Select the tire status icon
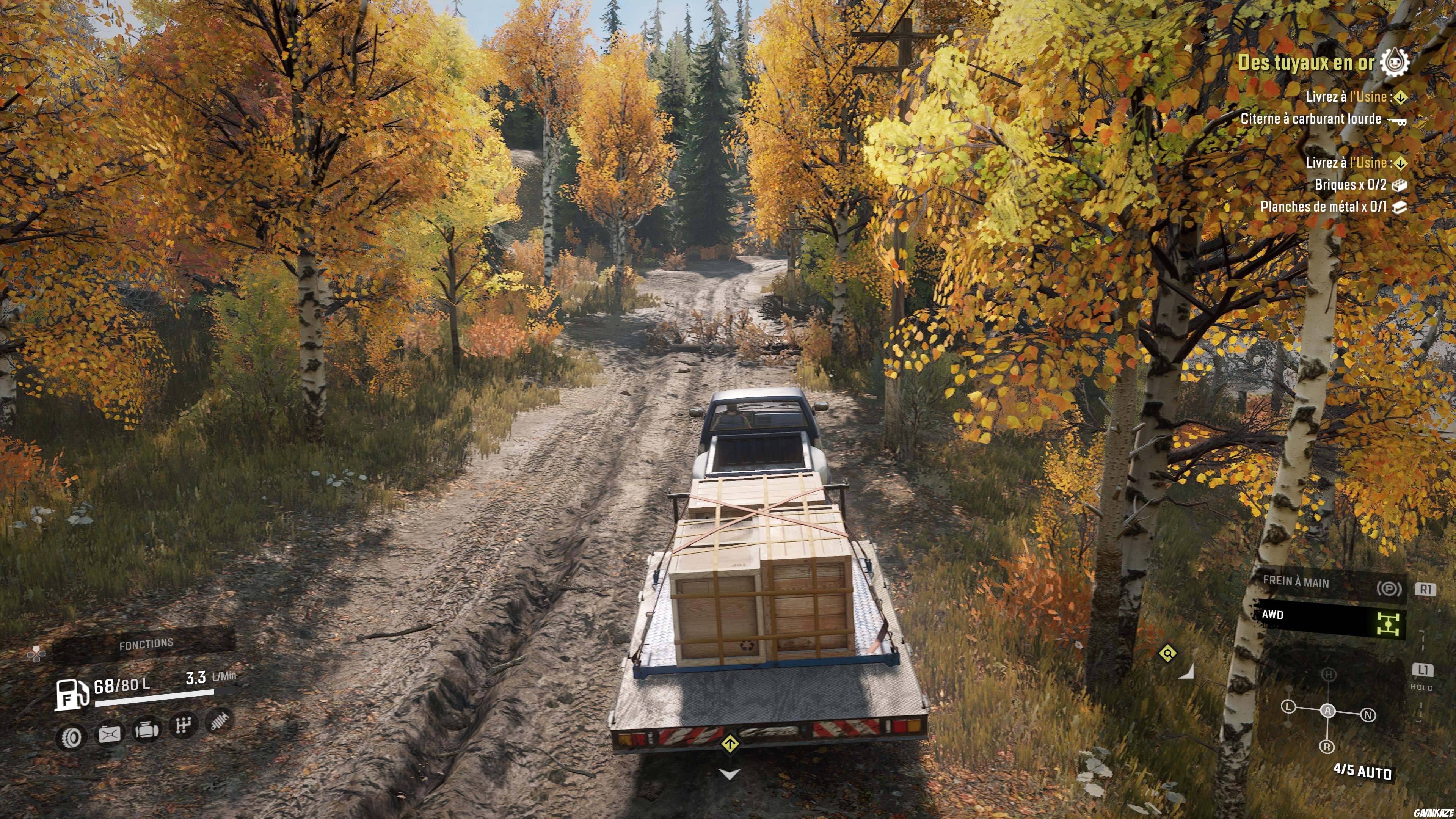This screenshot has width=1456, height=819. (x=72, y=736)
